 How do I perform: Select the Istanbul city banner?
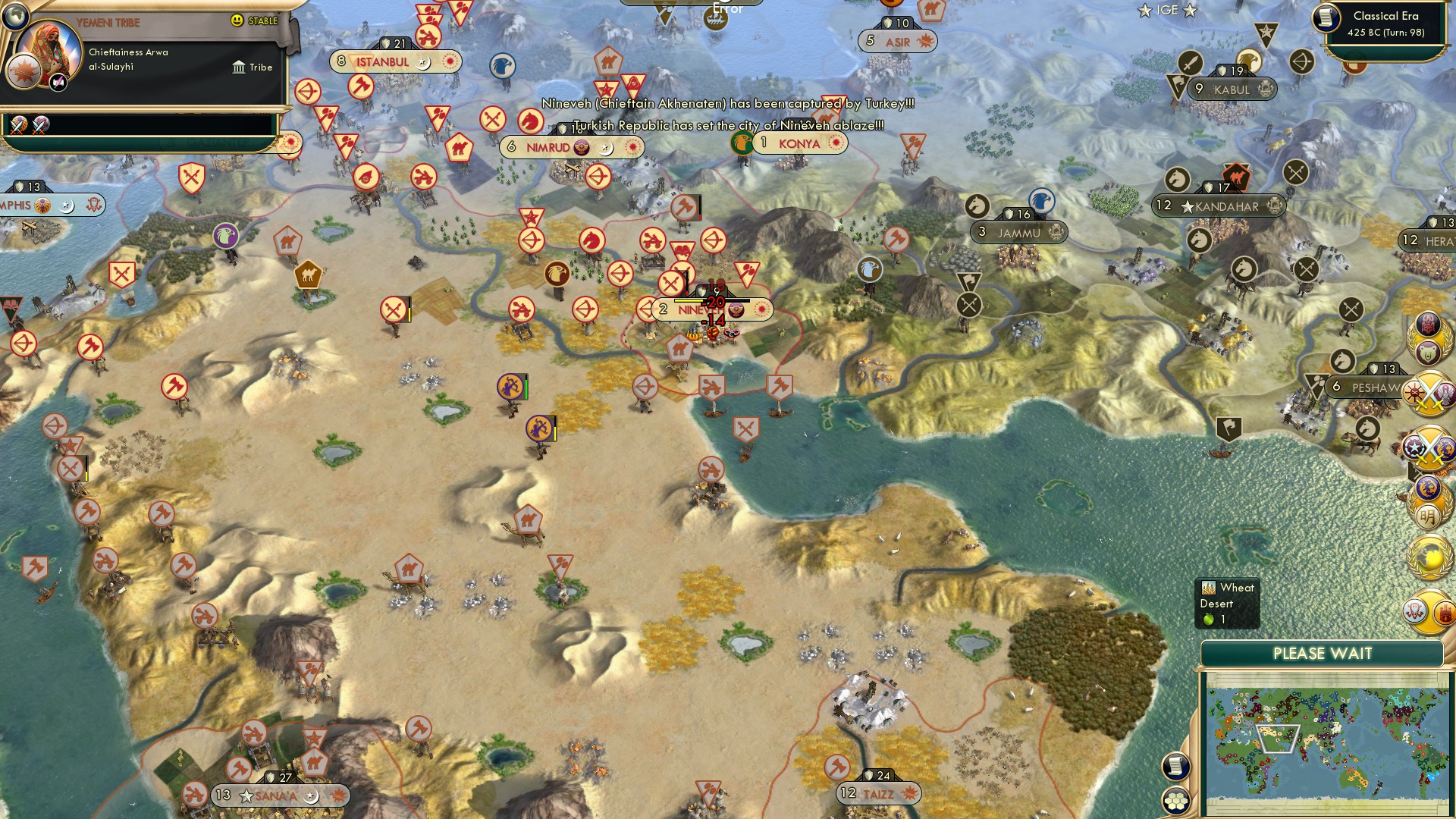coord(387,63)
